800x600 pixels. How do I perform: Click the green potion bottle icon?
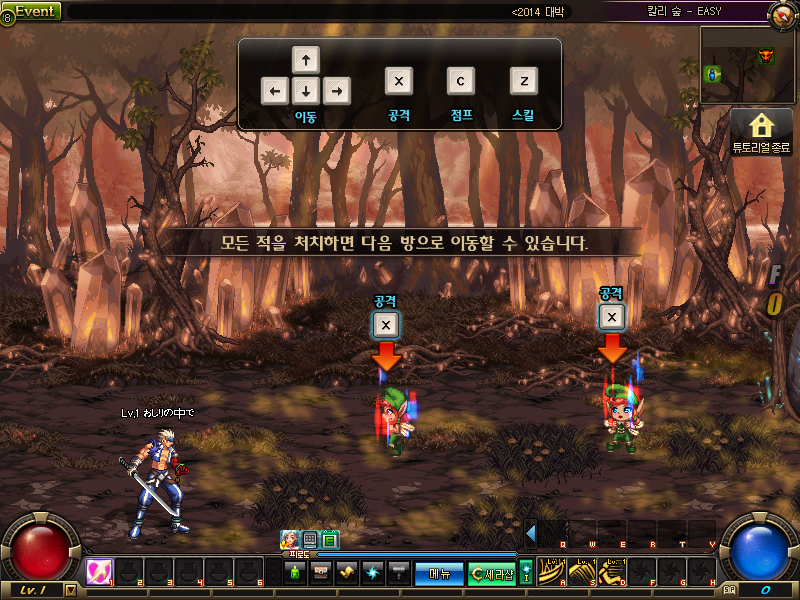pos(295,573)
